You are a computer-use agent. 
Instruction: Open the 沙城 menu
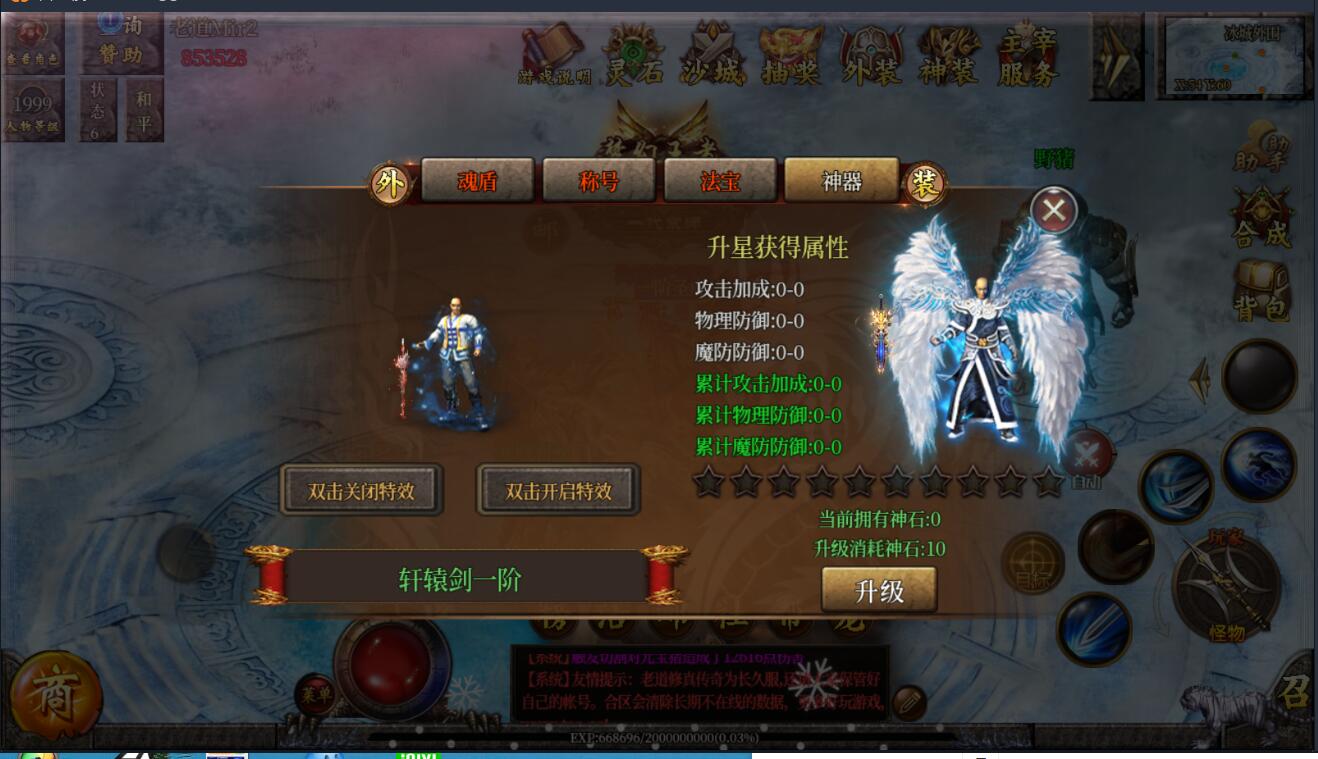[712, 57]
